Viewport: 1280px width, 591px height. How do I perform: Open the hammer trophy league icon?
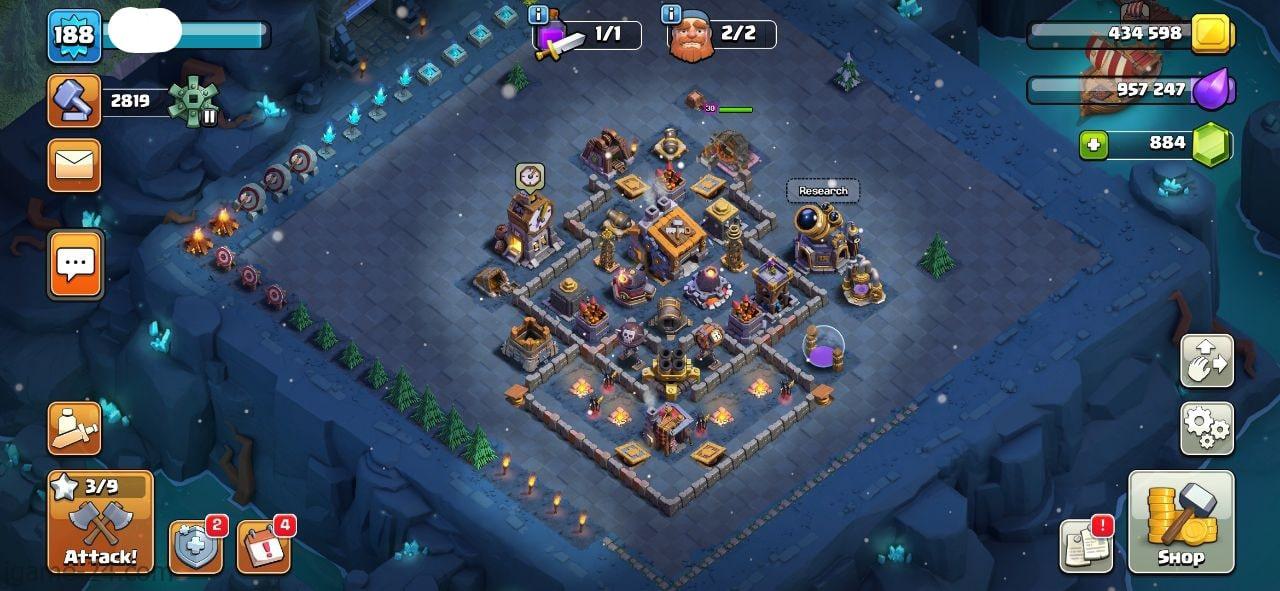[x=74, y=100]
